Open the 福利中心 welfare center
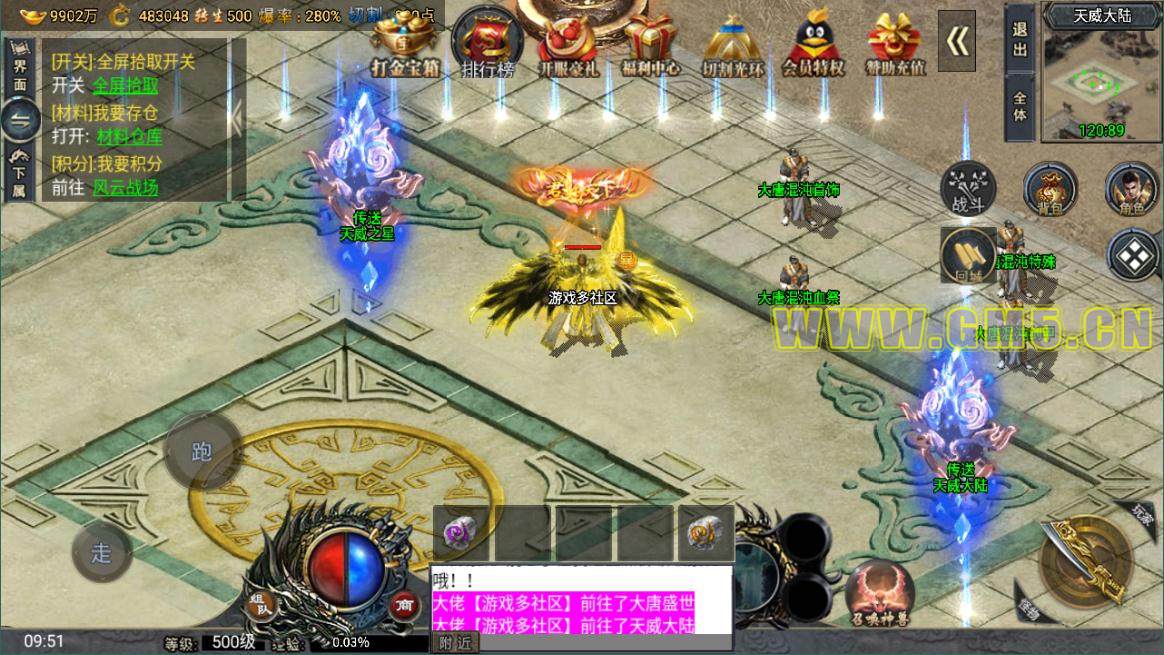 (x=649, y=44)
